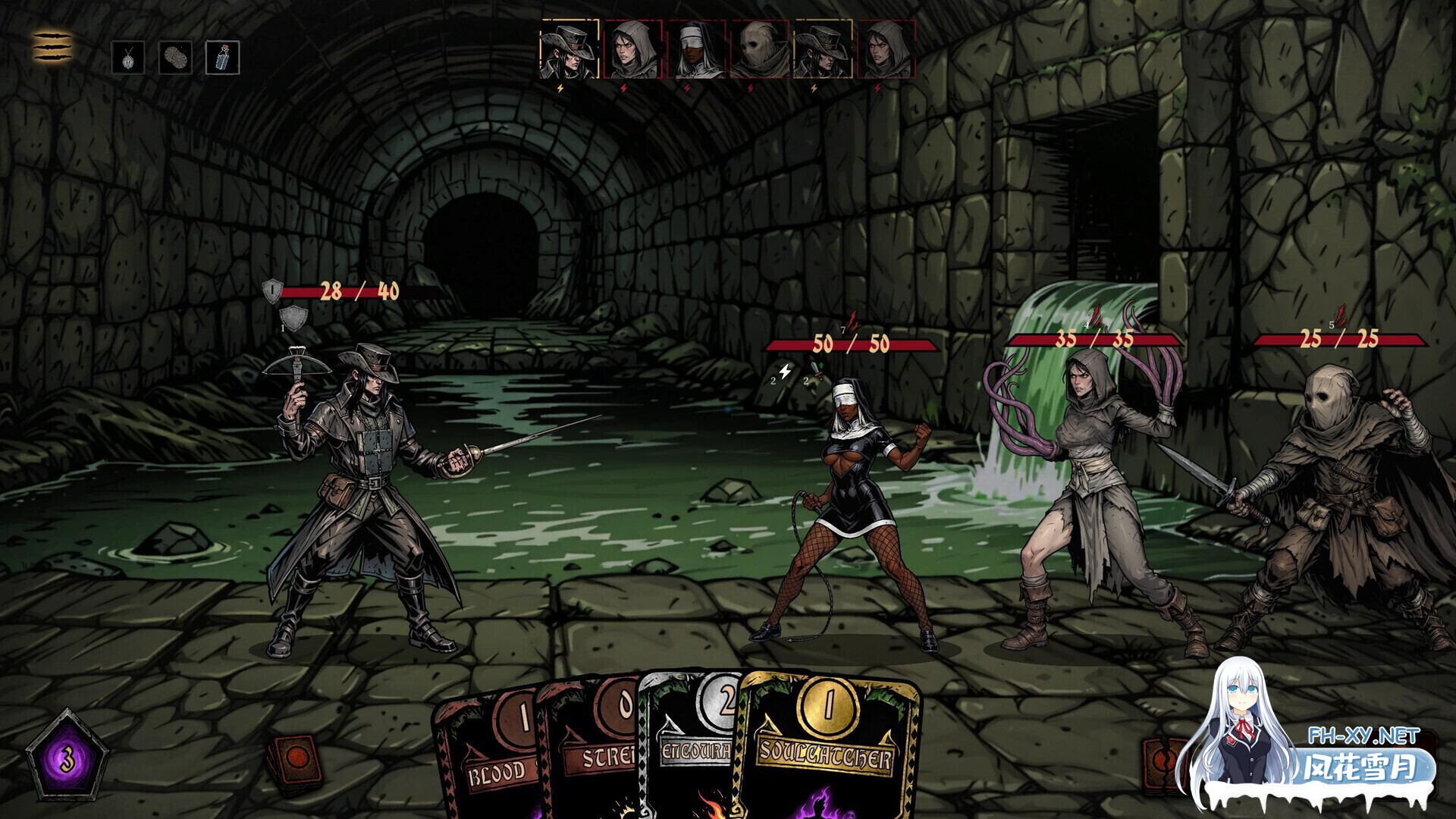The width and height of the screenshot is (1456, 819).
Task: Open the claw-mark hamburger menu
Action: click(x=52, y=47)
